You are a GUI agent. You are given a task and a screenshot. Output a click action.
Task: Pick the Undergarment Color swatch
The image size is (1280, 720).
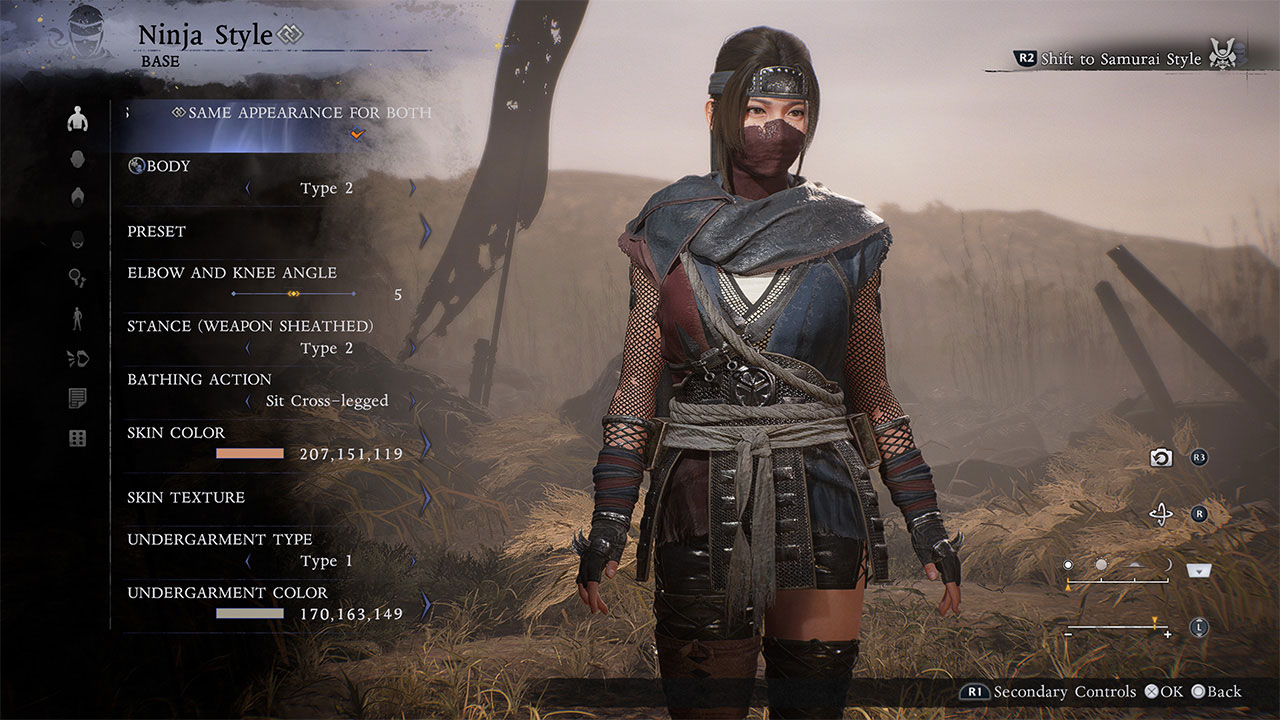coord(250,614)
